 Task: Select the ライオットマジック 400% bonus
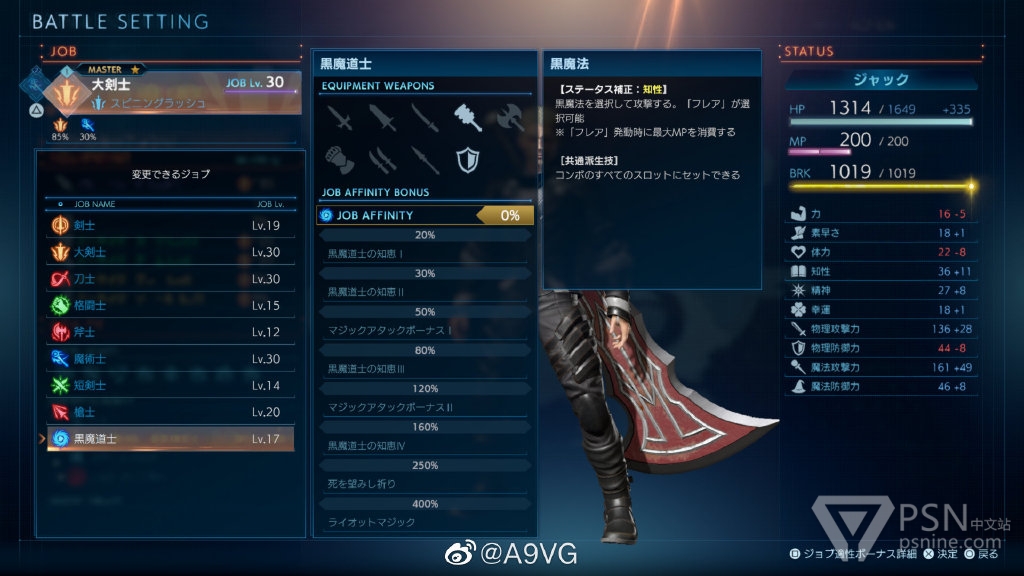click(424, 522)
